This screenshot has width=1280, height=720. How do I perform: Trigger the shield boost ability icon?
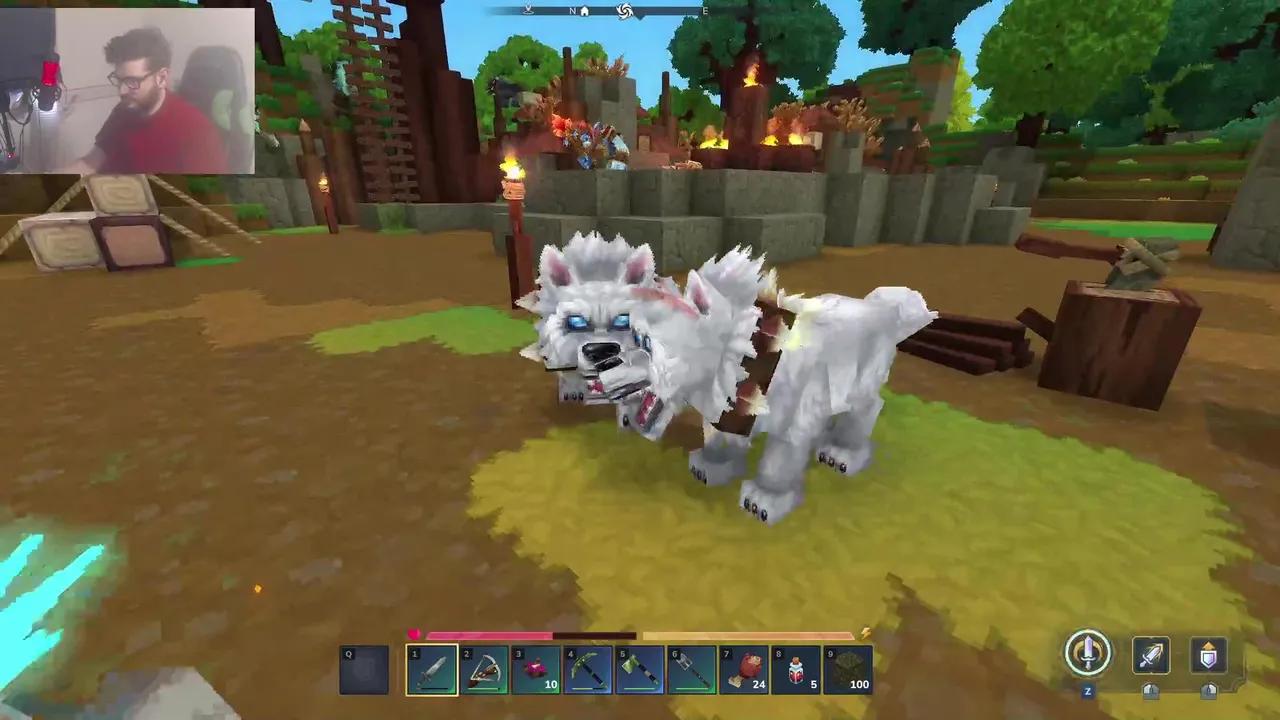click(x=1208, y=655)
